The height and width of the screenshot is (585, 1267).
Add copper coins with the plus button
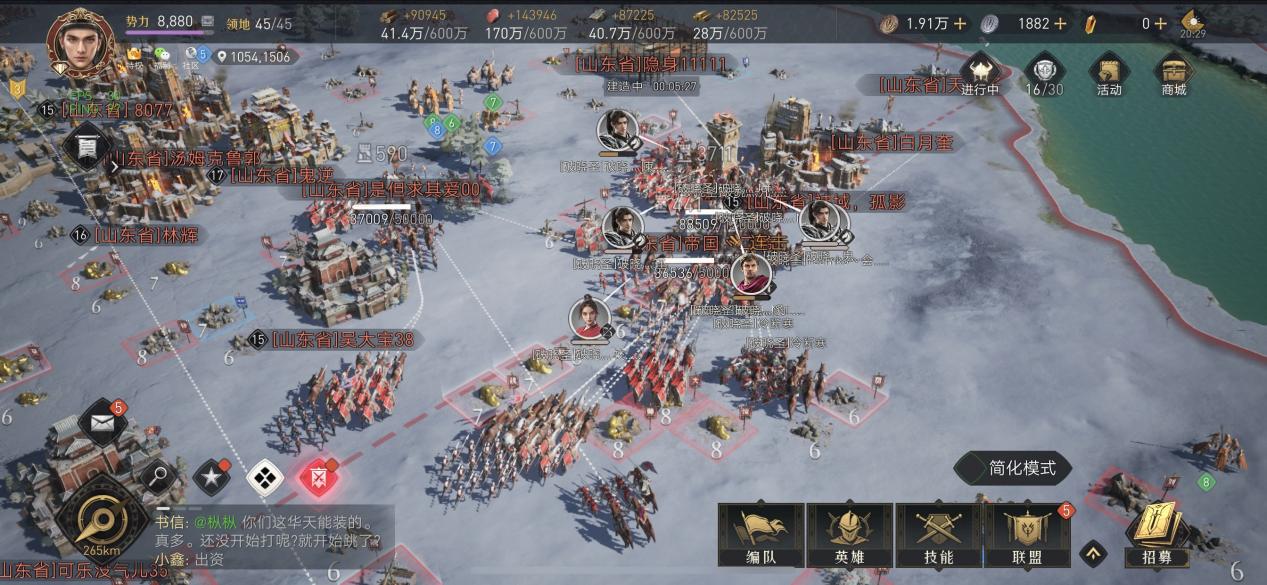point(960,23)
